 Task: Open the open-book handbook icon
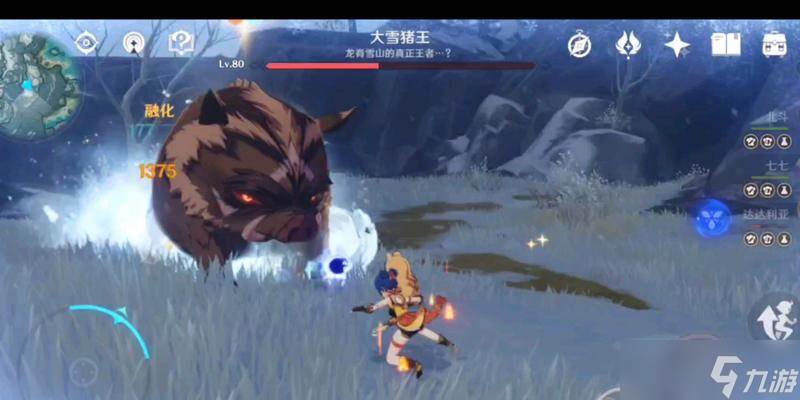pyautogui.click(x=725, y=45)
